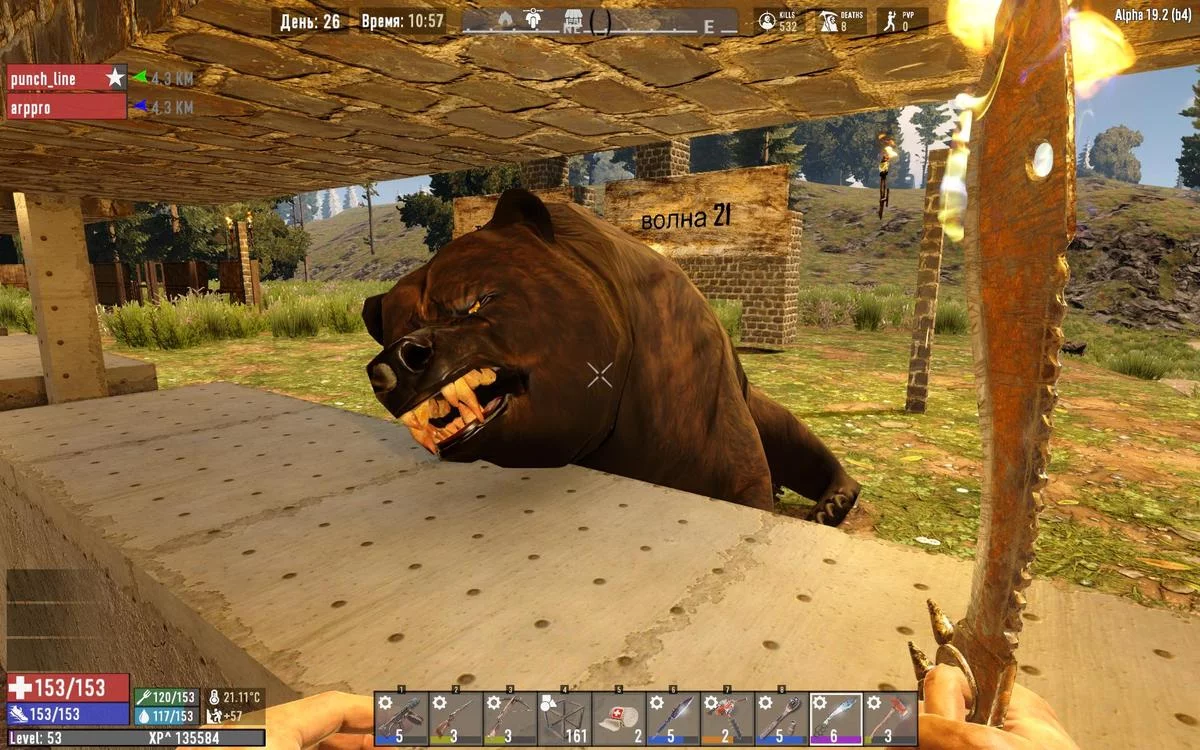The width and height of the screenshot is (1200, 750).
Task: Select the red nailgun tool slot
Action: click(x=726, y=718)
